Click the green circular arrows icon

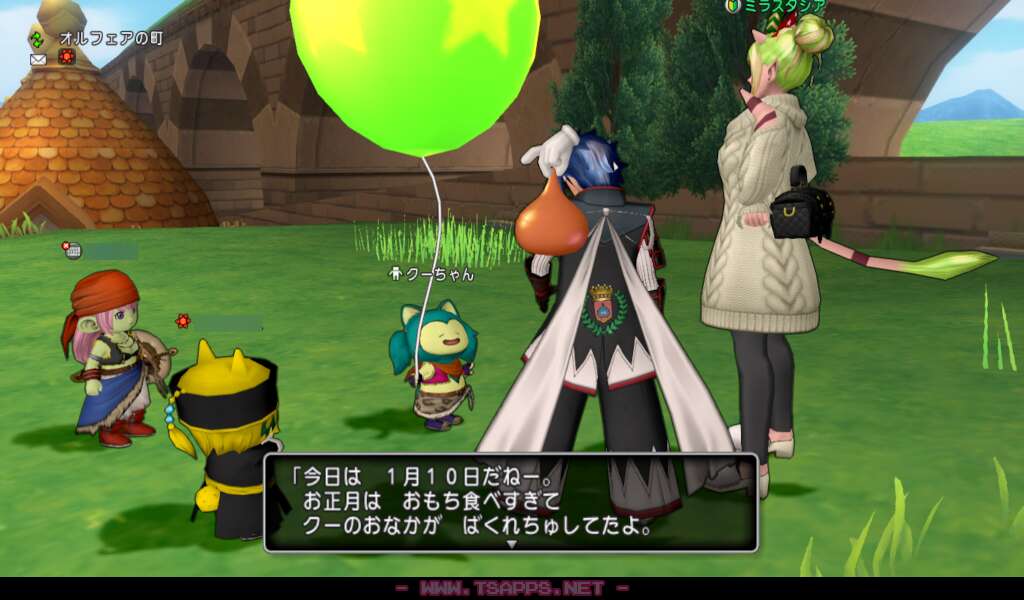click(x=37, y=38)
